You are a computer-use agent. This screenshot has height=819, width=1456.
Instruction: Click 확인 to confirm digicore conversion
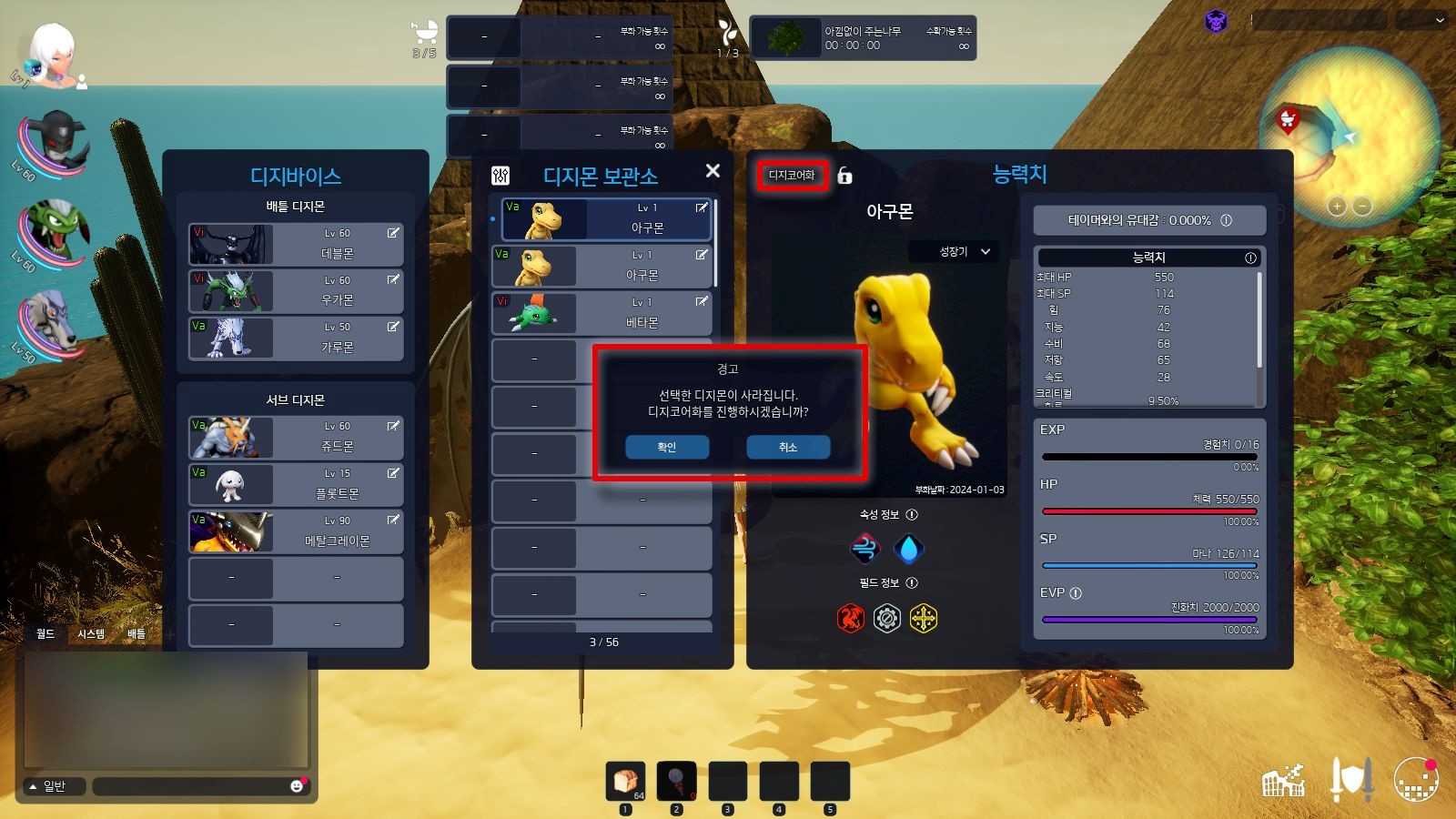point(667,447)
